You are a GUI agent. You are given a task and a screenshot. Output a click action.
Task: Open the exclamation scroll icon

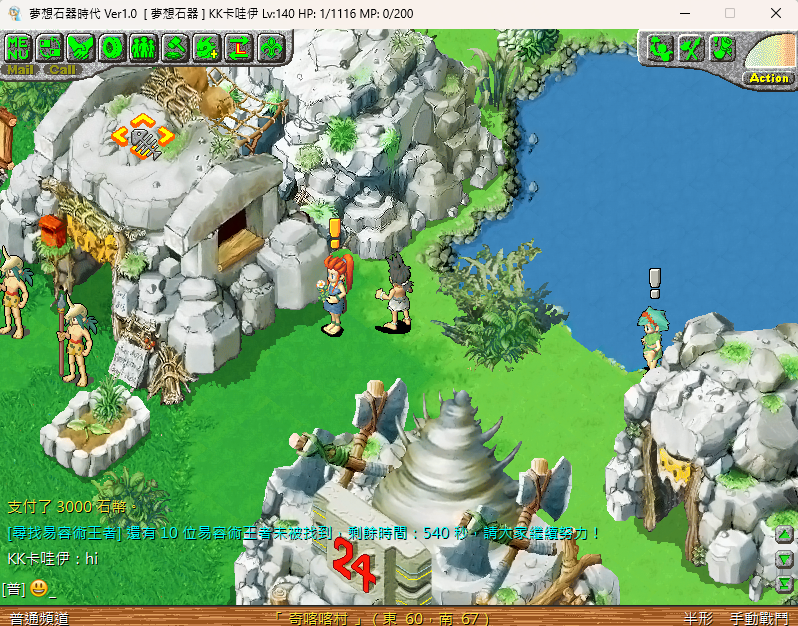pos(721,48)
